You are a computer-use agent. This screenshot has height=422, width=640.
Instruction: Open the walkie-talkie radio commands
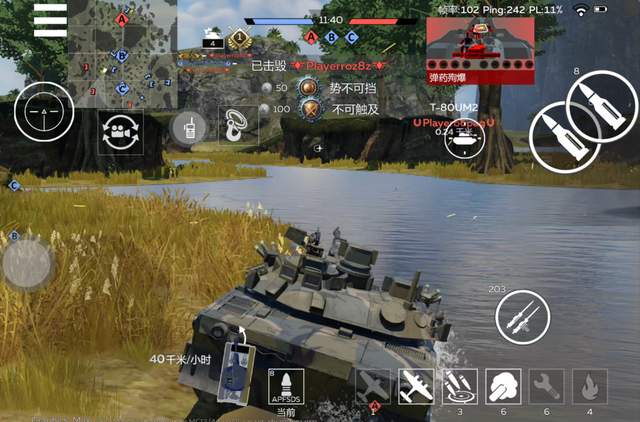186,128
